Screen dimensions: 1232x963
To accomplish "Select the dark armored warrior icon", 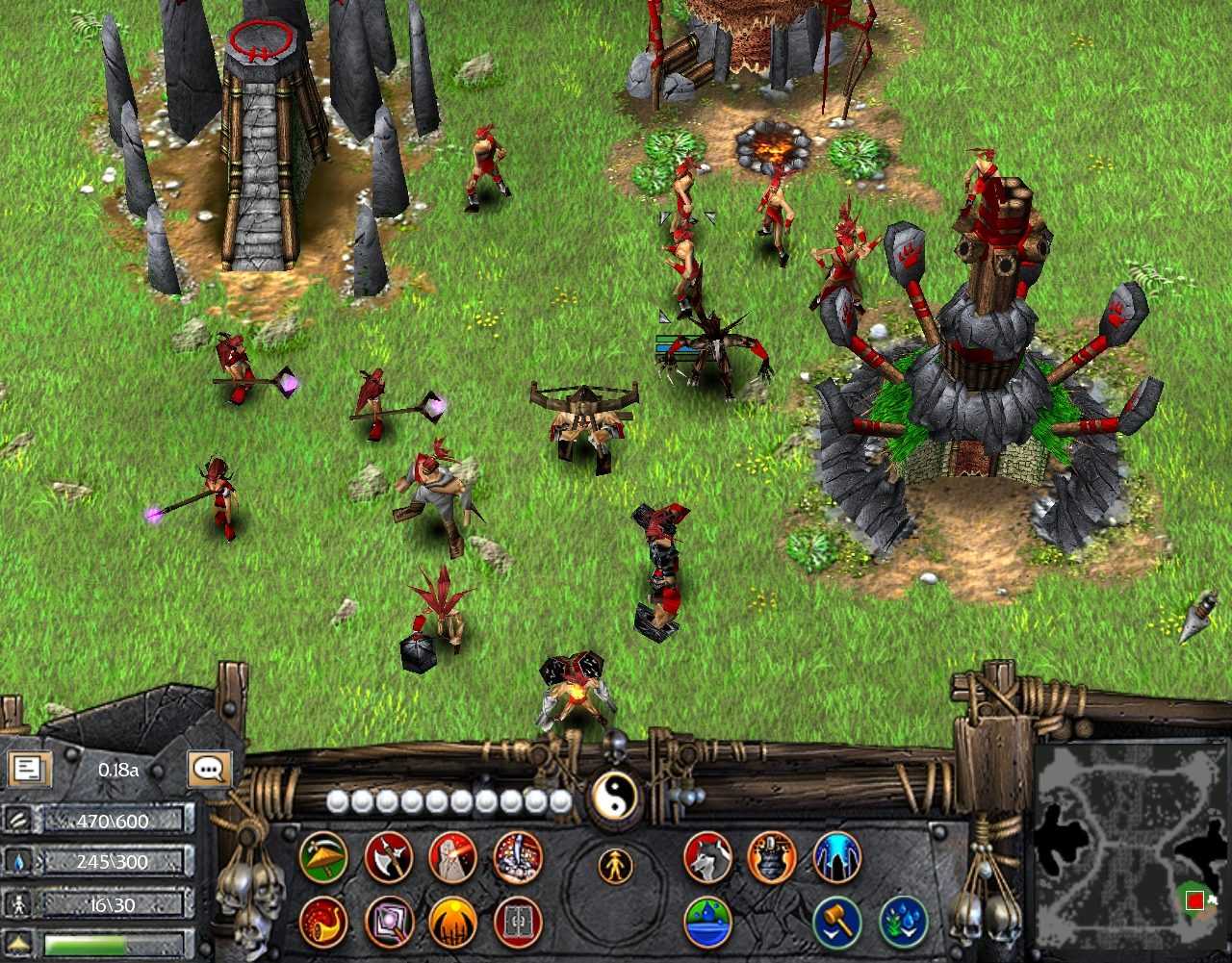I will [772, 857].
